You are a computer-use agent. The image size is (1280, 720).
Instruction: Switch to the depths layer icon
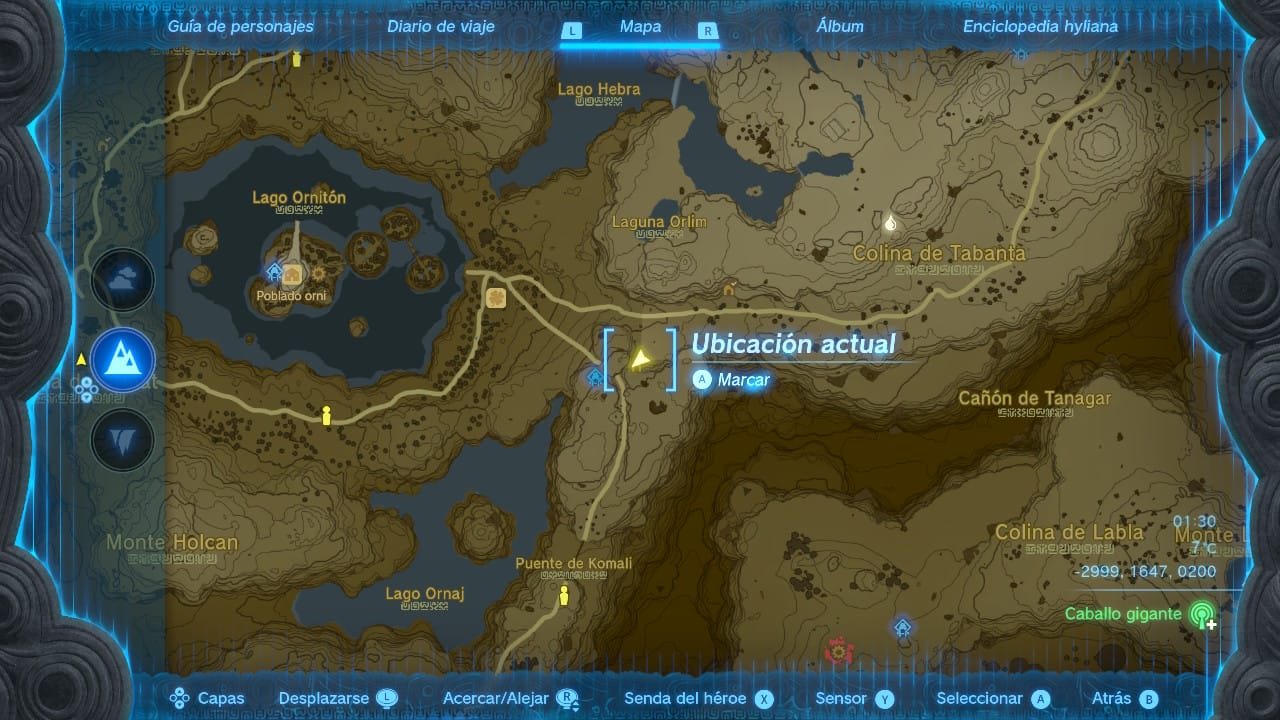(123, 440)
